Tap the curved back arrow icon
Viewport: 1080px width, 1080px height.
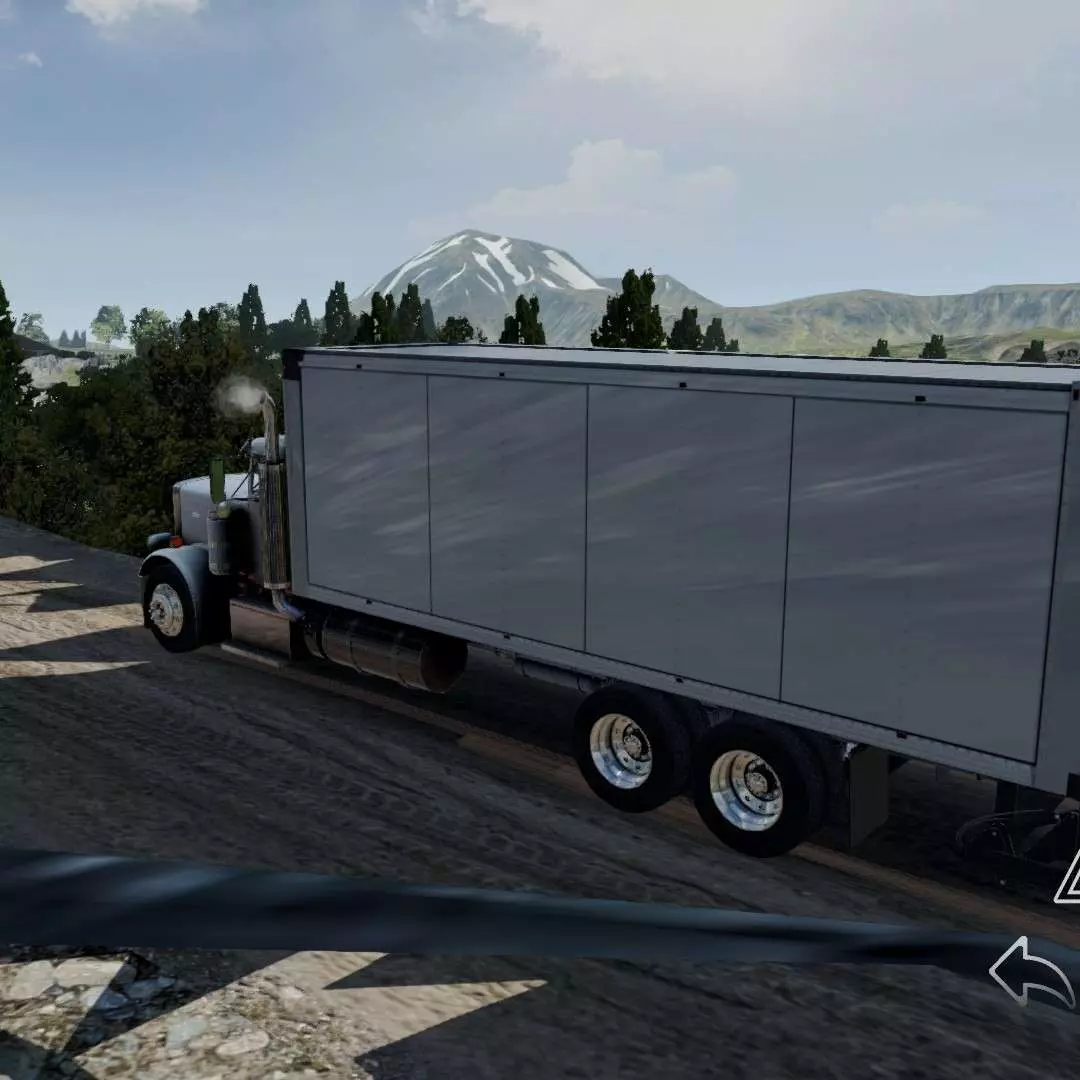(1031, 972)
